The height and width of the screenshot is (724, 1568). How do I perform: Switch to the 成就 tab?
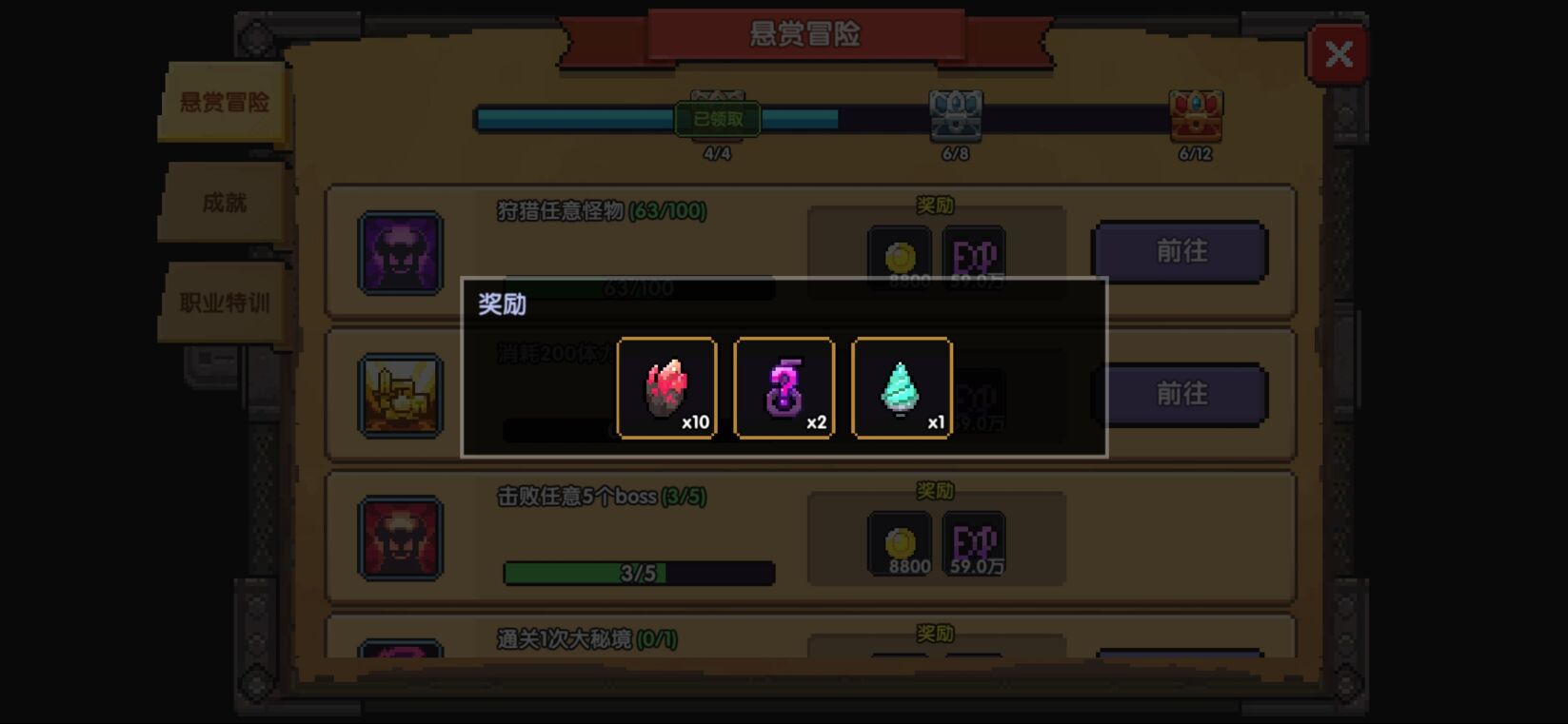pyautogui.click(x=221, y=203)
